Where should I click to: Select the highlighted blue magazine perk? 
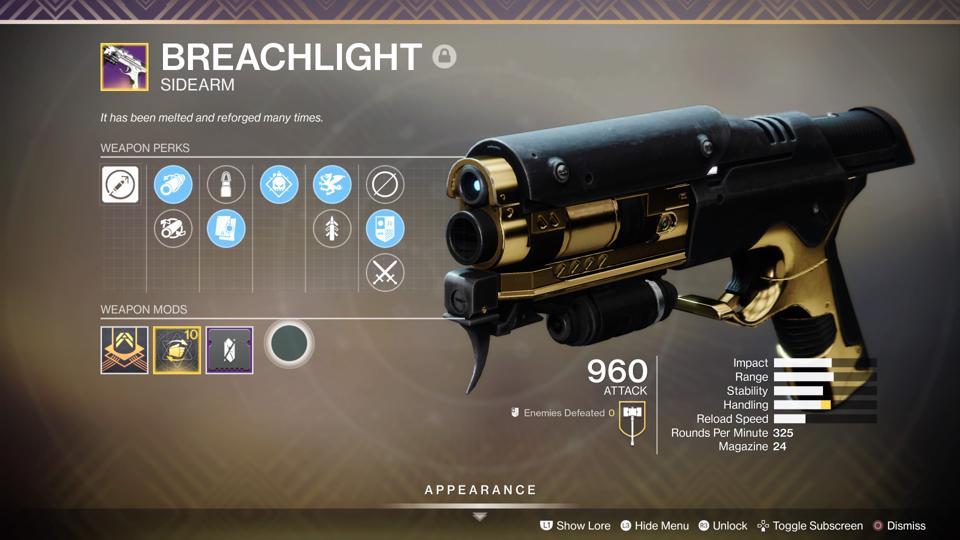[226, 229]
